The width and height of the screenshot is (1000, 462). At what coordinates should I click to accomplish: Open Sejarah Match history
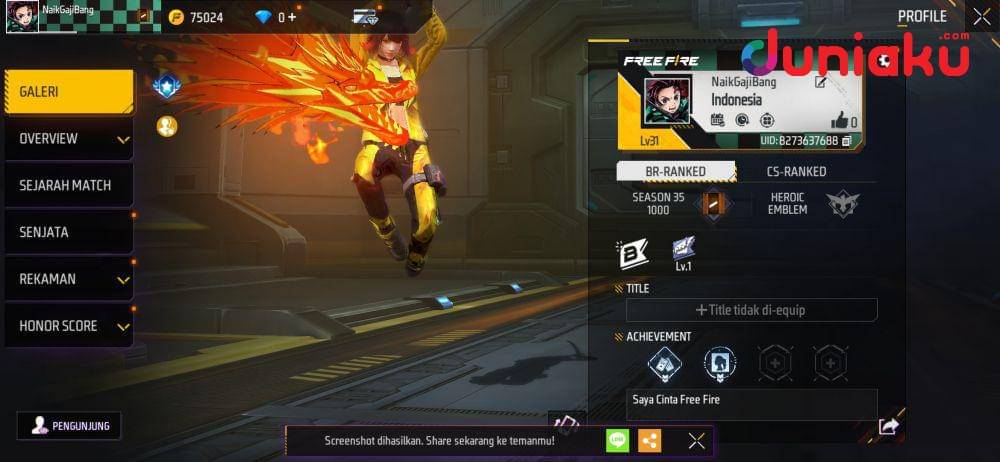pos(68,186)
